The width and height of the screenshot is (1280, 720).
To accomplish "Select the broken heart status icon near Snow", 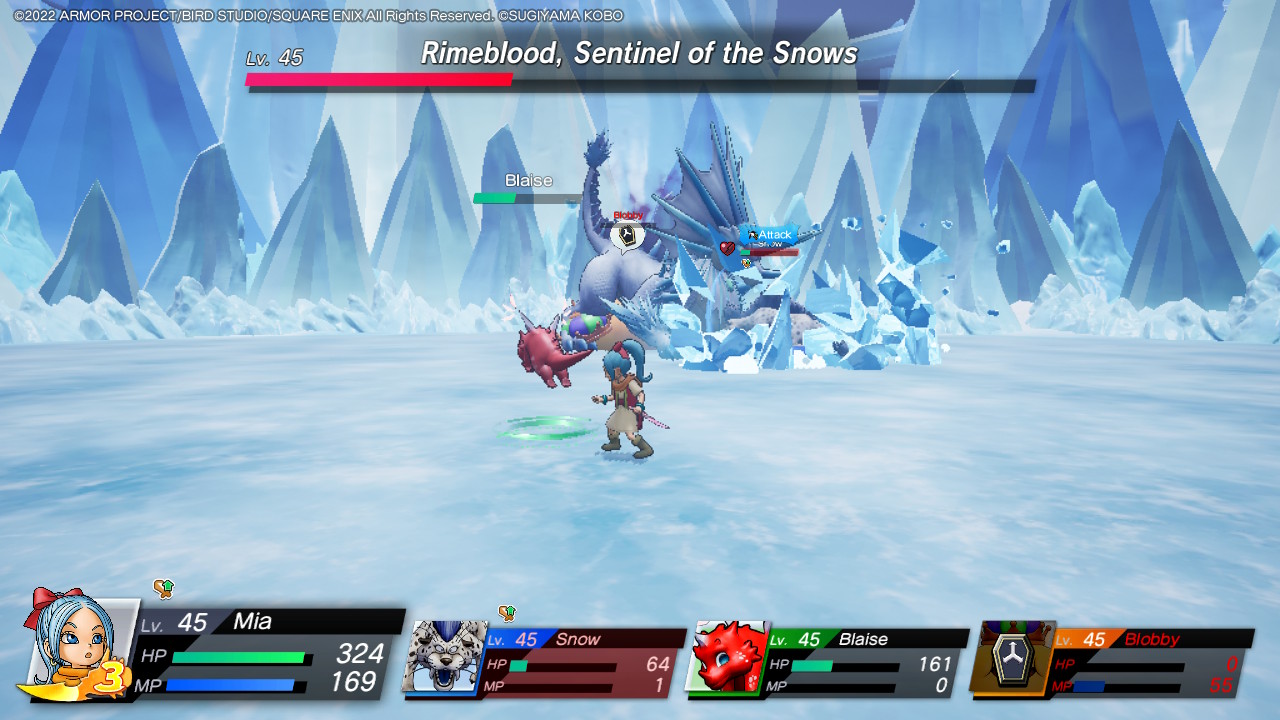I will (x=727, y=249).
